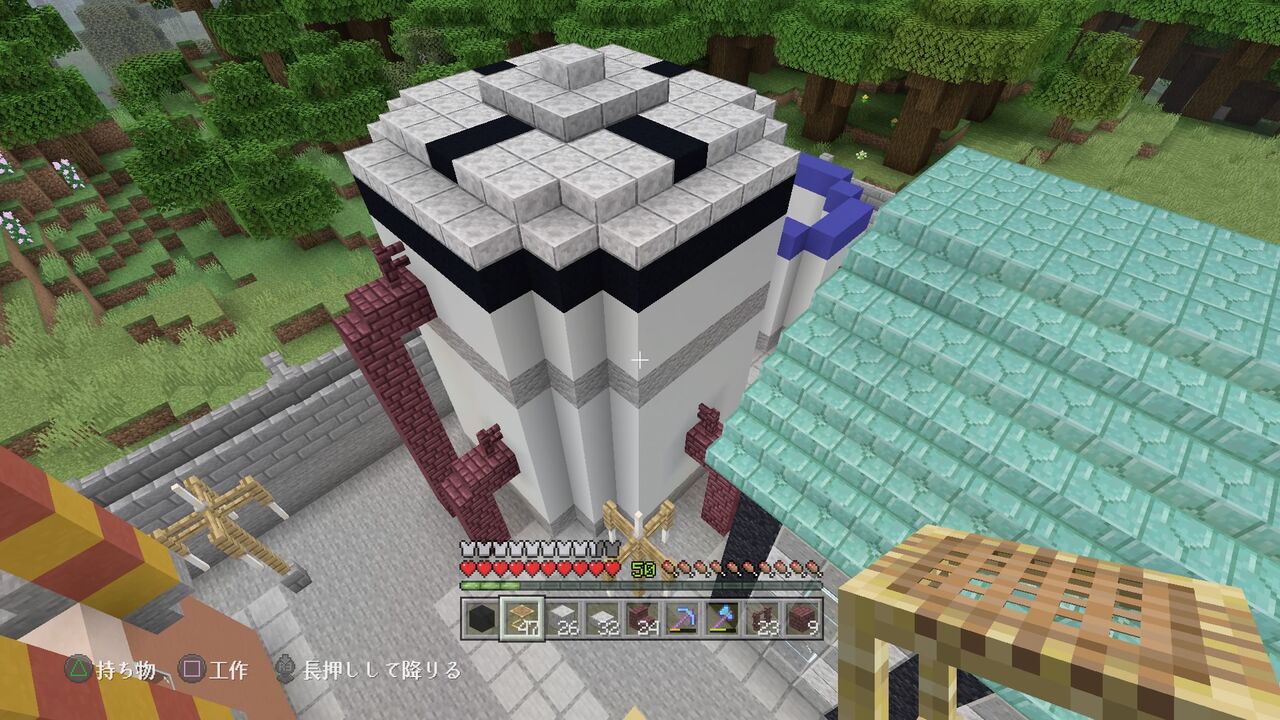The height and width of the screenshot is (720, 1280).
Task: Select the black concrete block in the hotbar
Action: point(480,617)
